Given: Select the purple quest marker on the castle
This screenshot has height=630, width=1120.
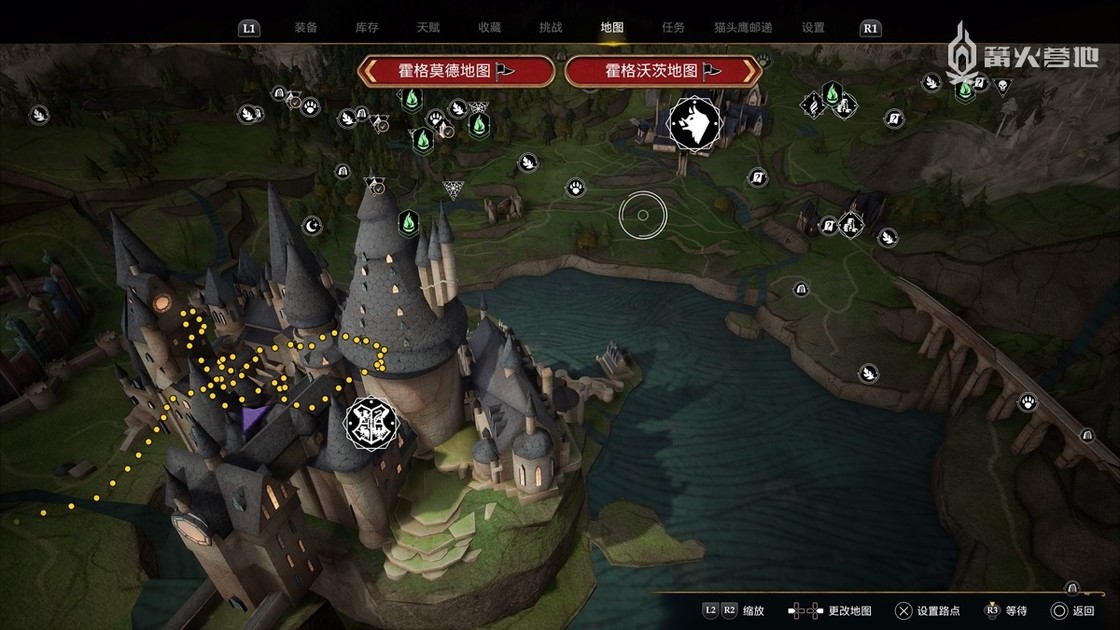Looking at the screenshot, I should [x=256, y=420].
